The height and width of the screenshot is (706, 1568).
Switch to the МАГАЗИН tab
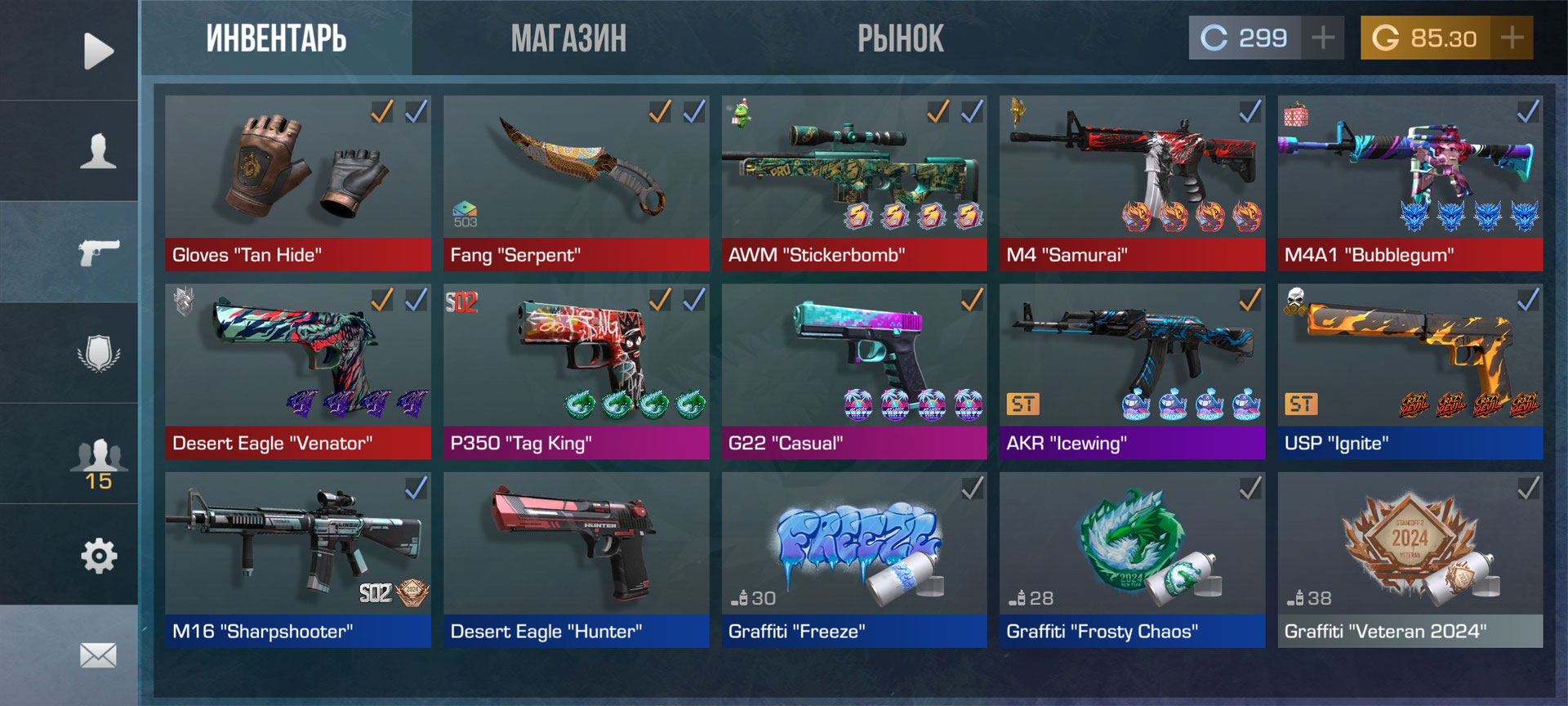568,38
